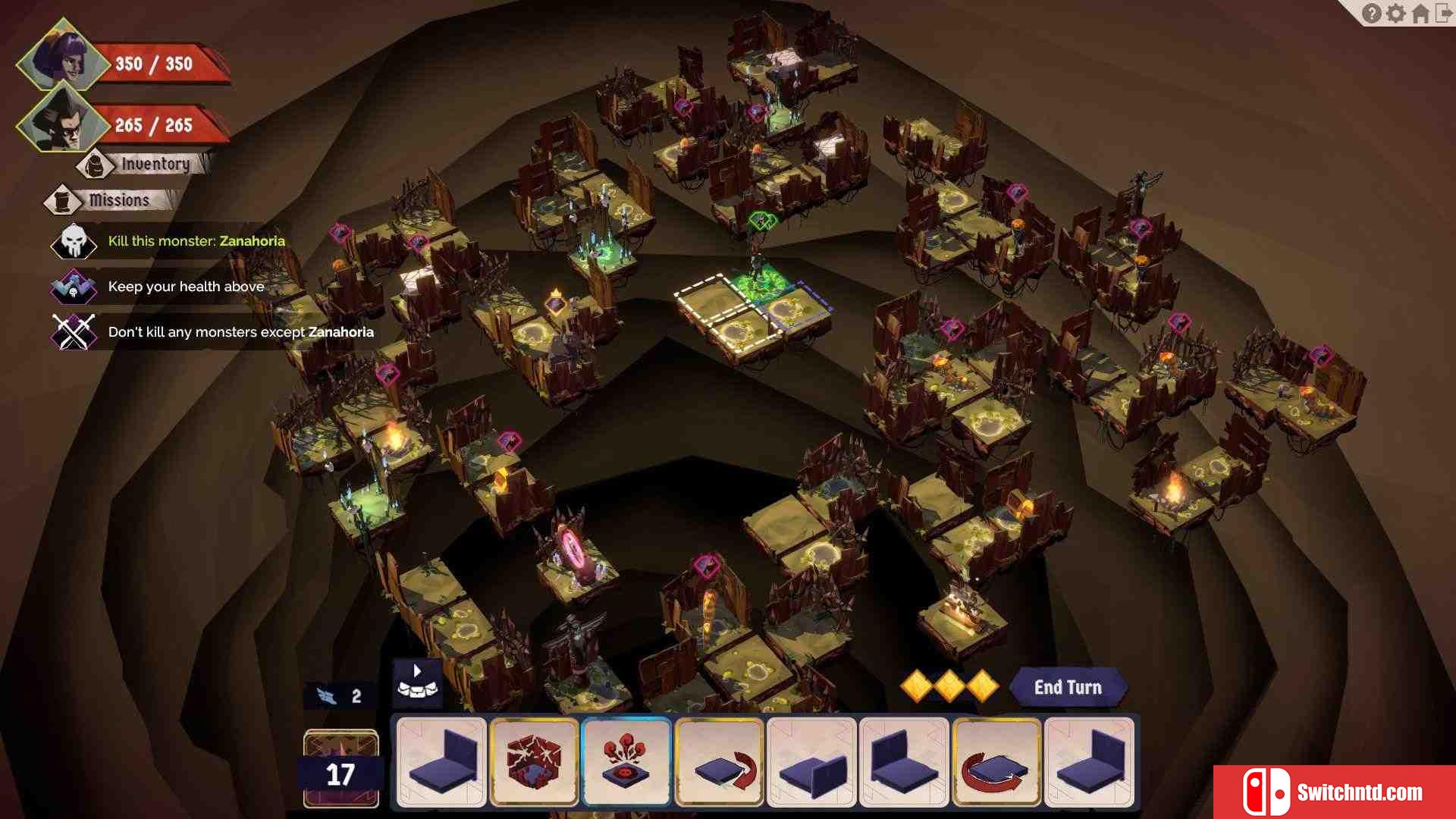Select the masked dark-haired hero portrait
This screenshot has width=1456, height=819.
tap(64, 123)
